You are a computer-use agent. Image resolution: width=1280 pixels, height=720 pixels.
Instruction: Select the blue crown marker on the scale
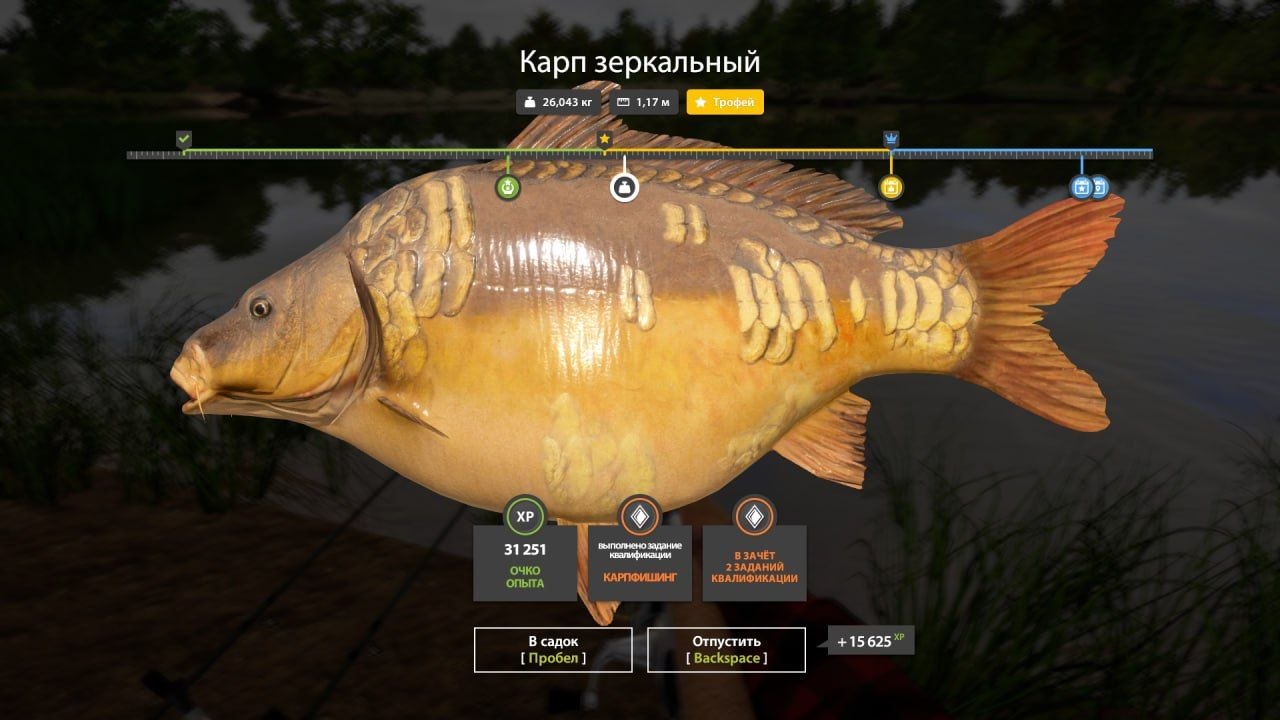point(891,139)
